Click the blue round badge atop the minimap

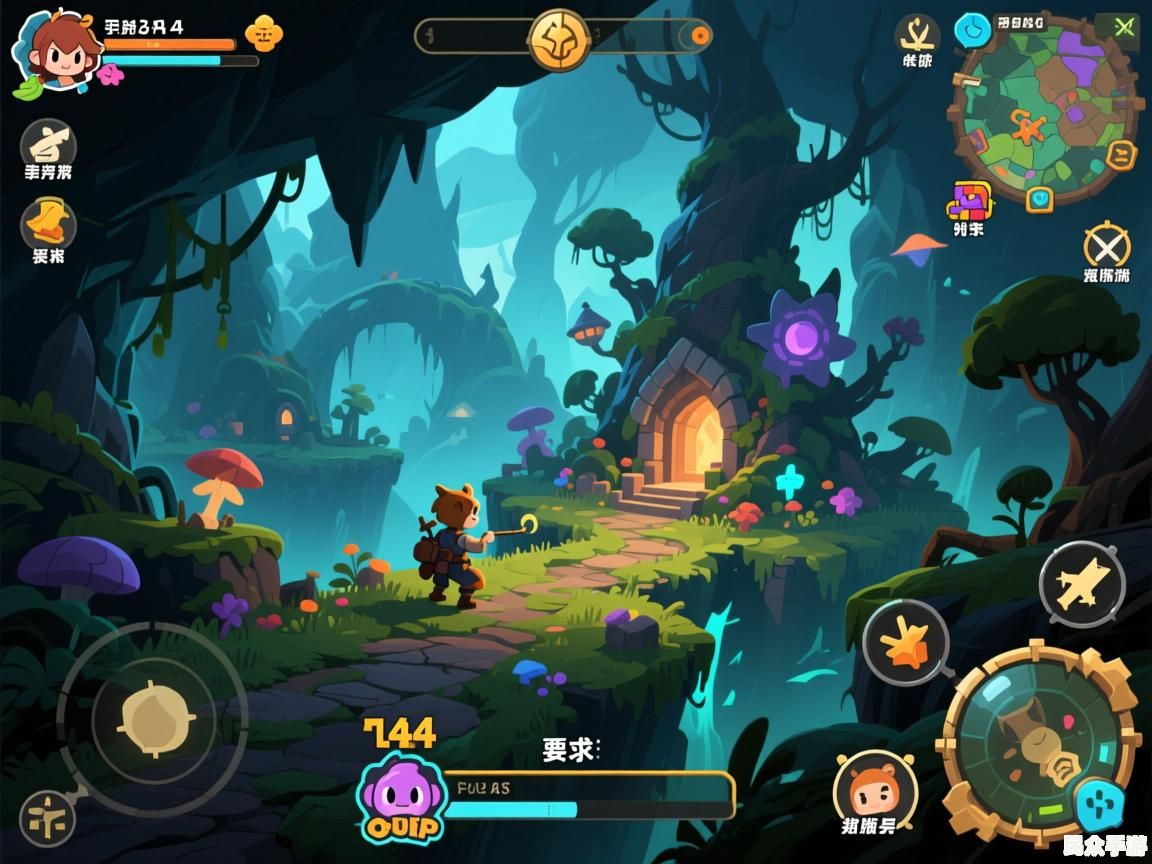pyautogui.click(x=972, y=30)
